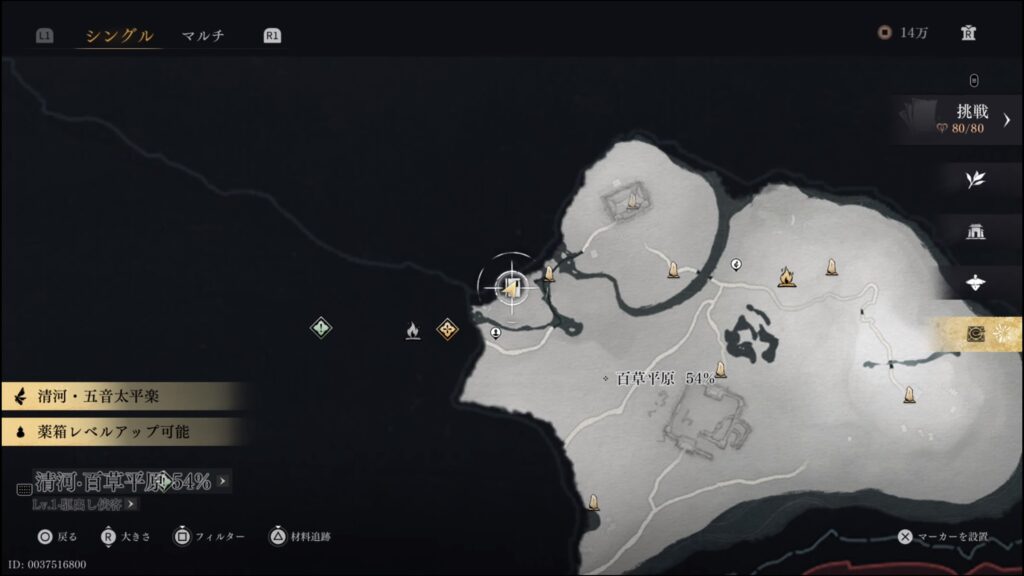Select the orange diamond map marker

point(447,328)
